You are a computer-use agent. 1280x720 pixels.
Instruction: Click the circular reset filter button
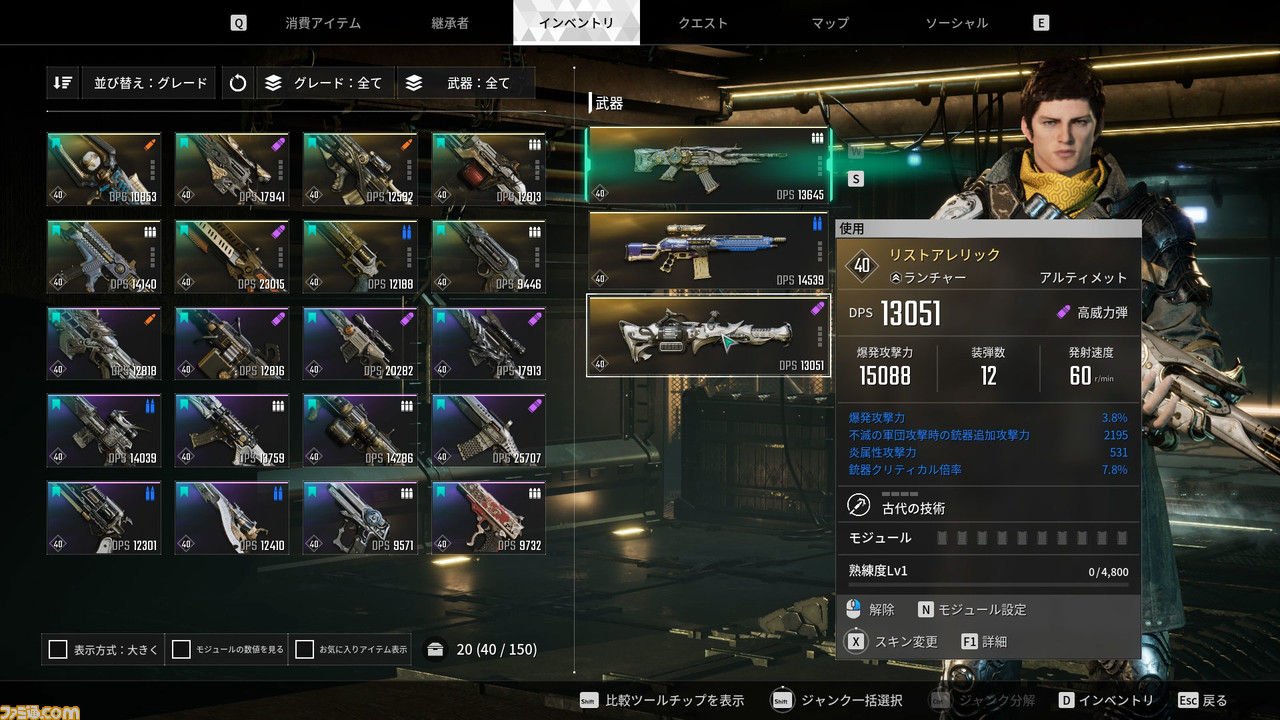237,83
